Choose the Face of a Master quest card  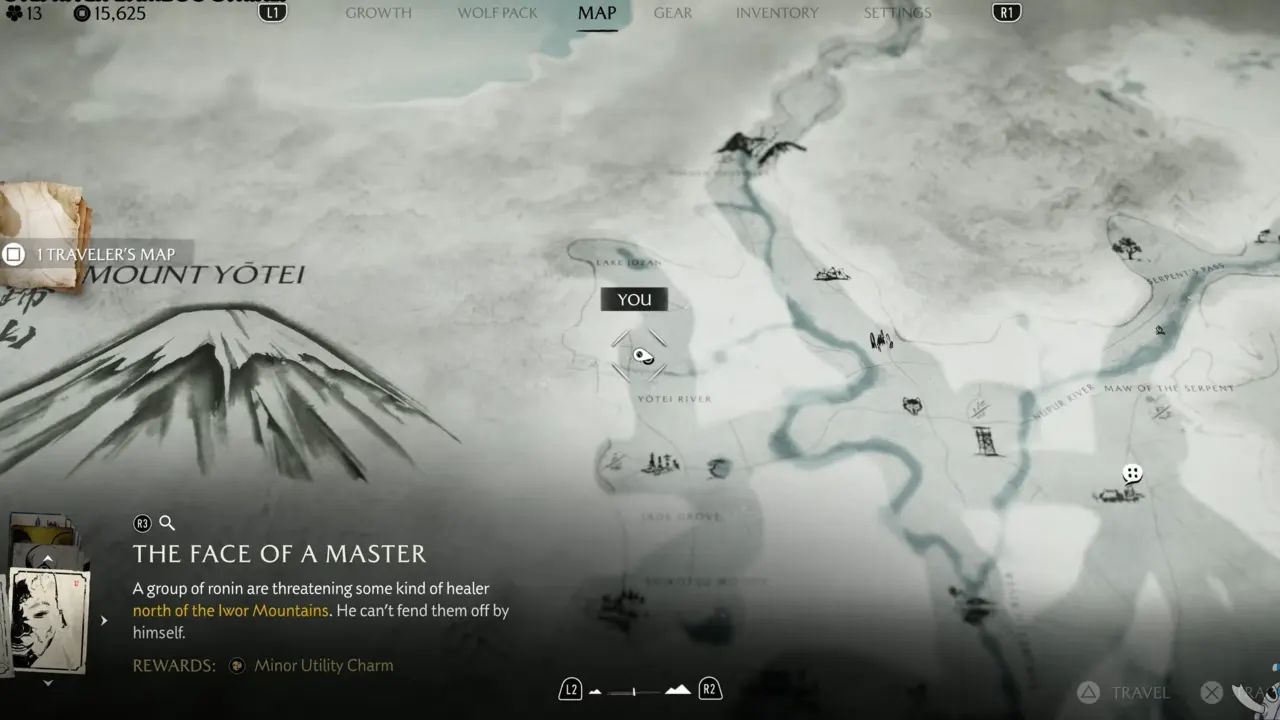pos(49,620)
